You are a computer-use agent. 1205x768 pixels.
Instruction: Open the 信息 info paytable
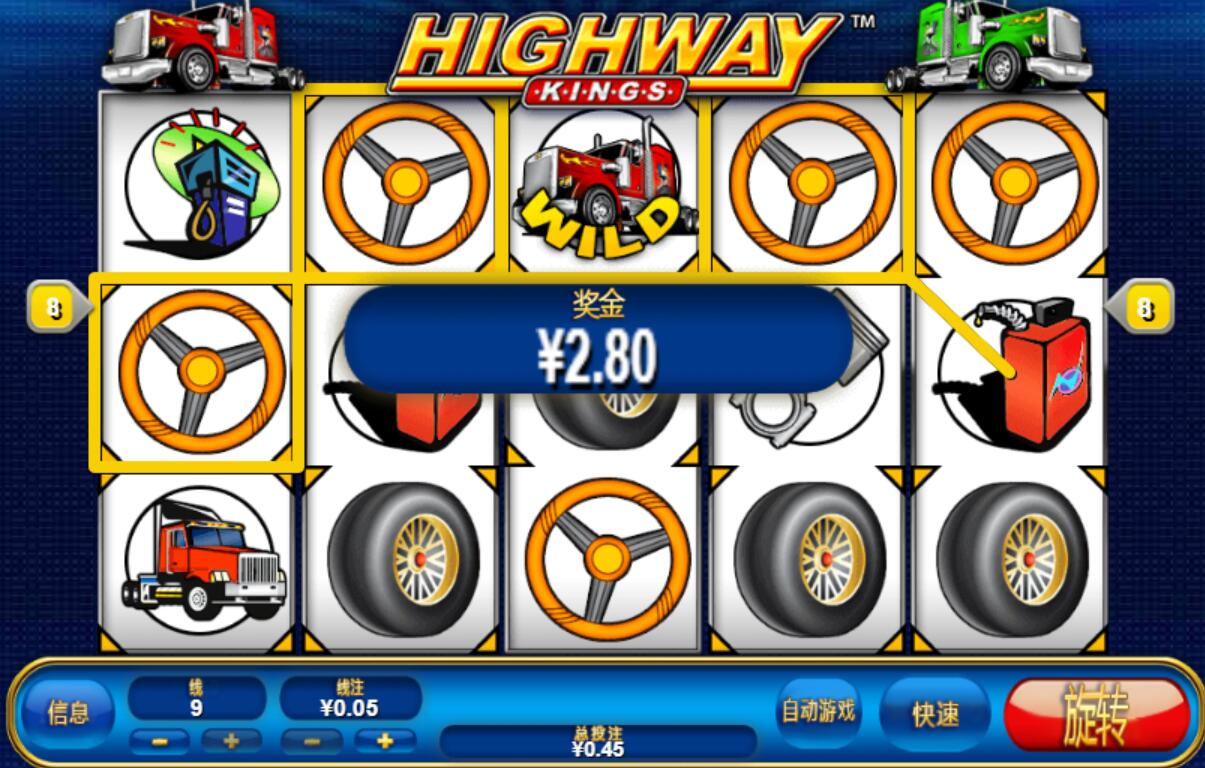point(67,712)
